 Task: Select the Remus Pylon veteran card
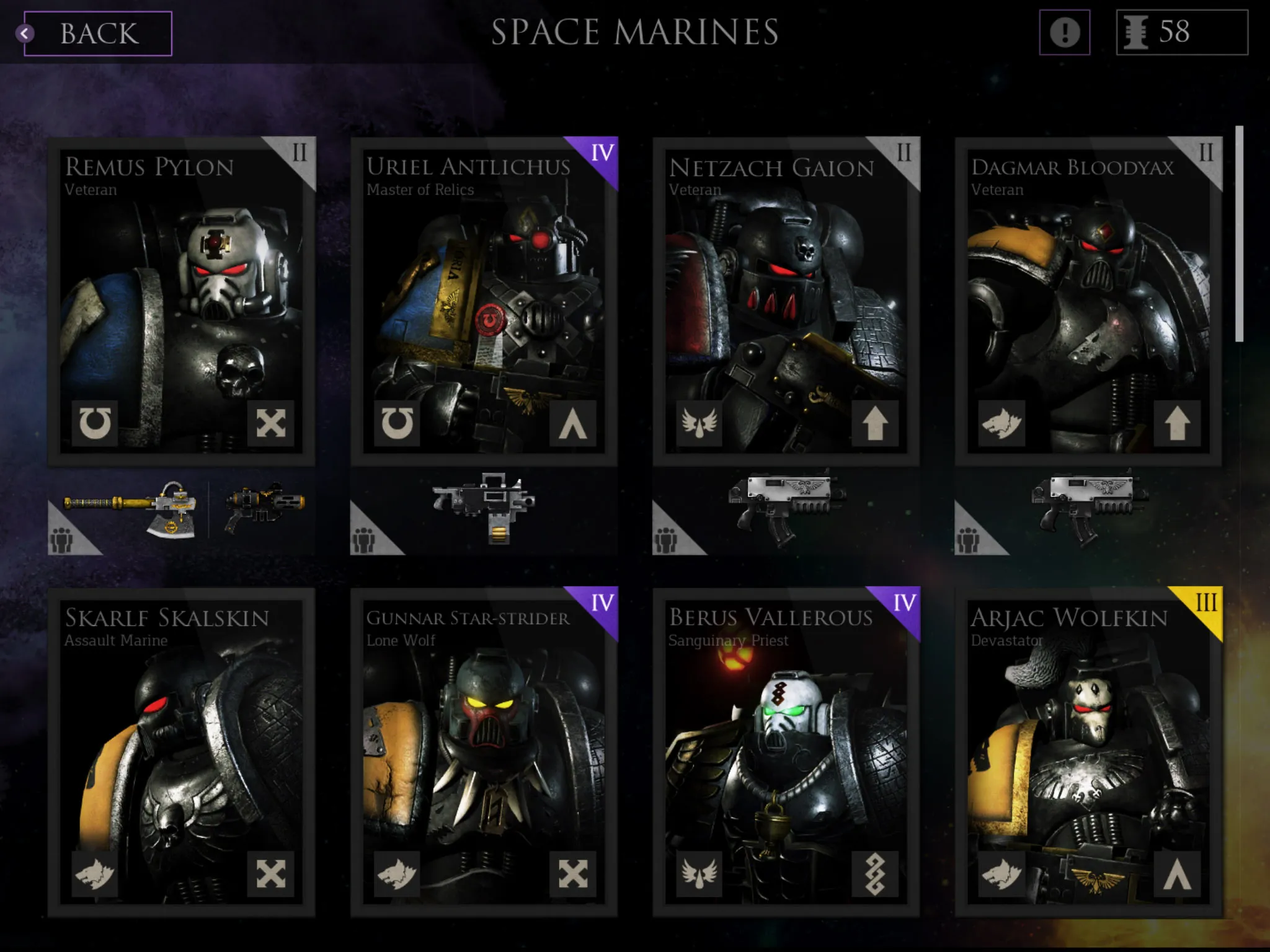181,301
